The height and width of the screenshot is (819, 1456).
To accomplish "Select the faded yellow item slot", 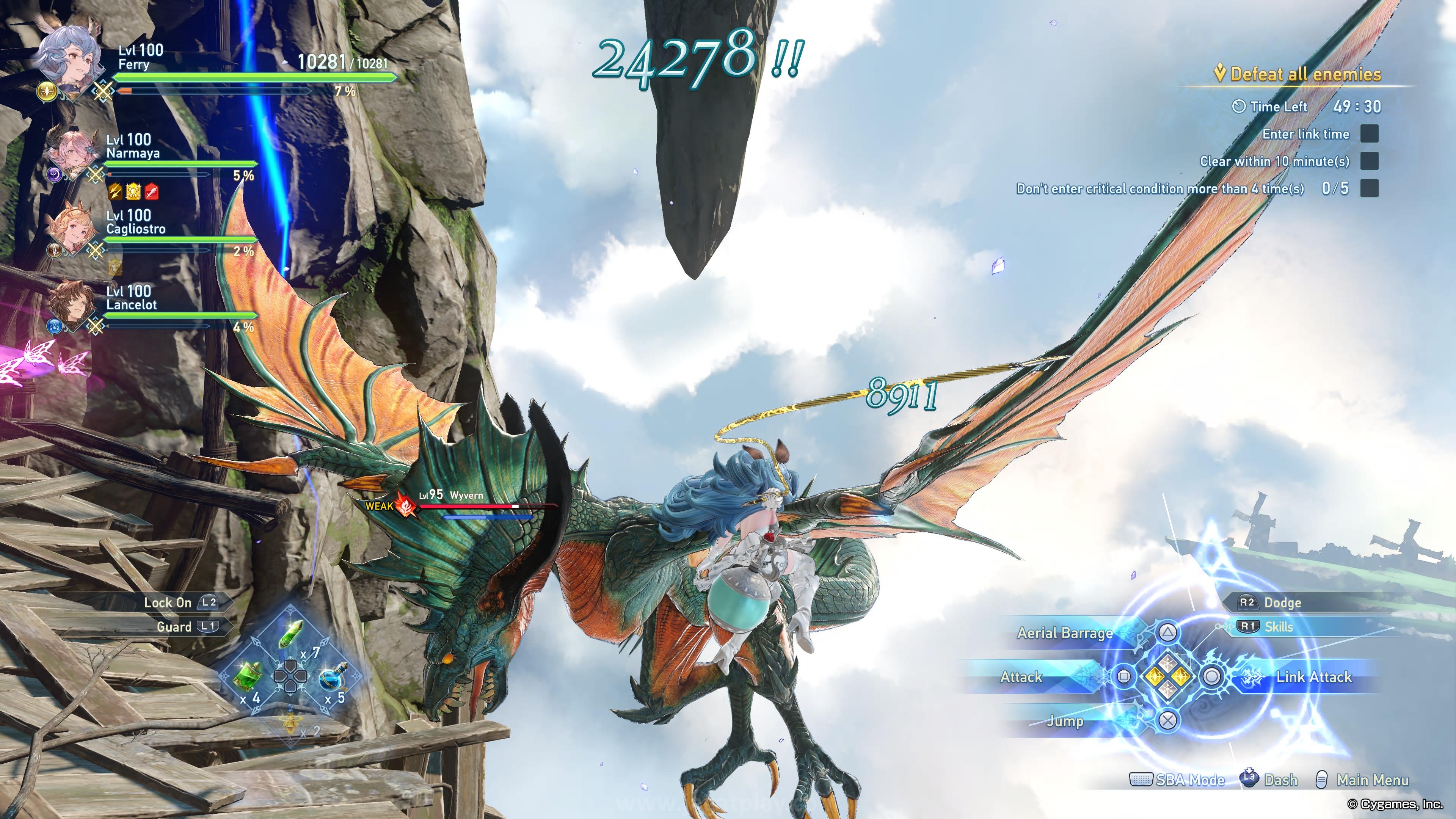I will pos(291,722).
